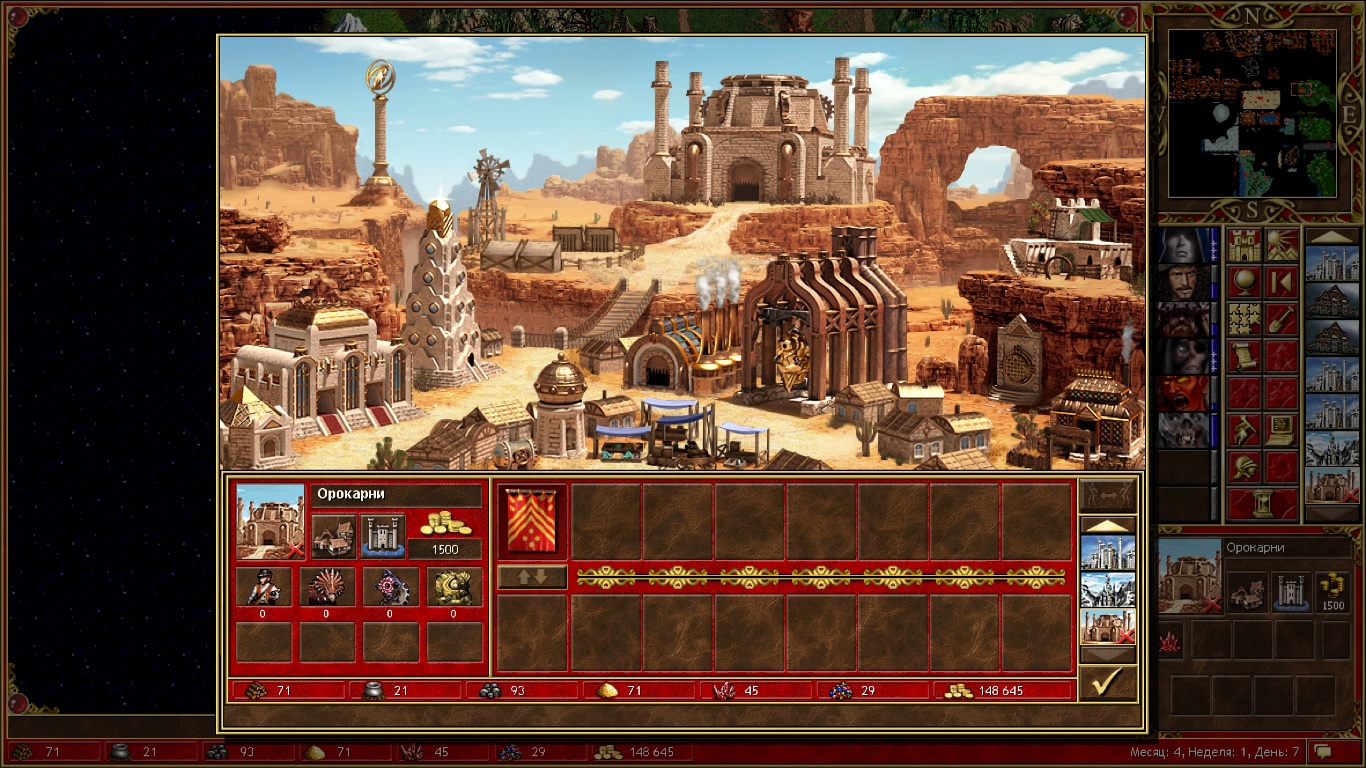Viewport: 1366px width, 768px height.
Task: Click the Орокарни town portrait in the info panel
Action: point(270,520)
